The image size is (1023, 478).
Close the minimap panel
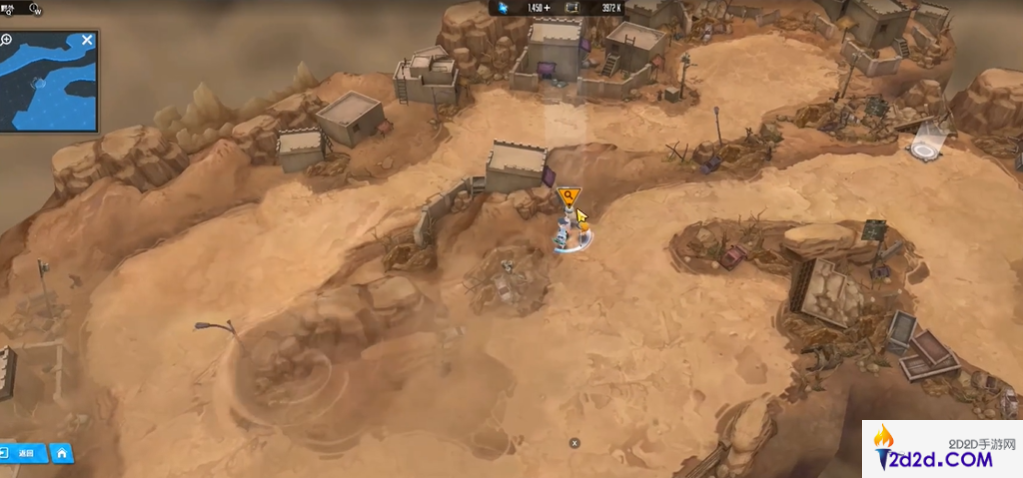click(87, 40)
